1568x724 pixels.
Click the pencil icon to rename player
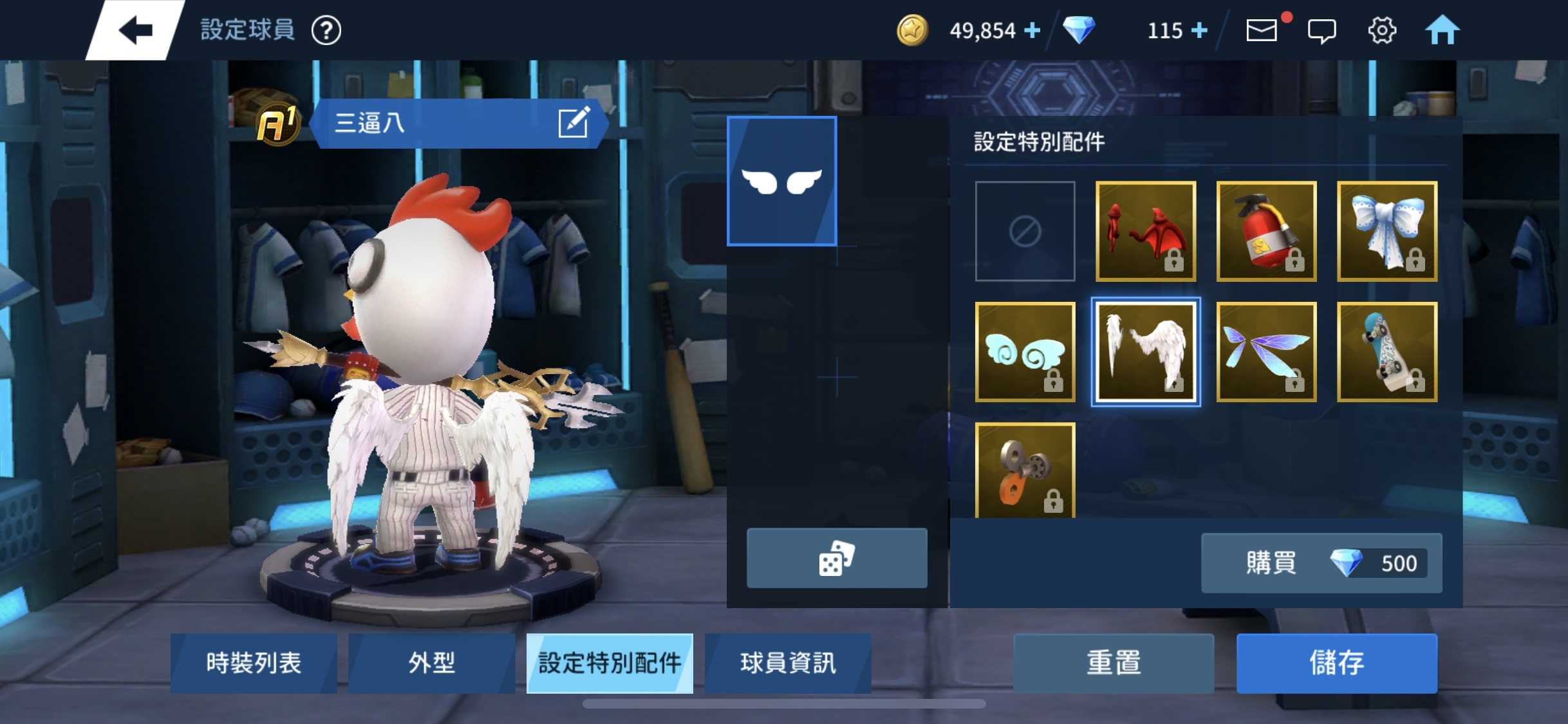[578, 124]
